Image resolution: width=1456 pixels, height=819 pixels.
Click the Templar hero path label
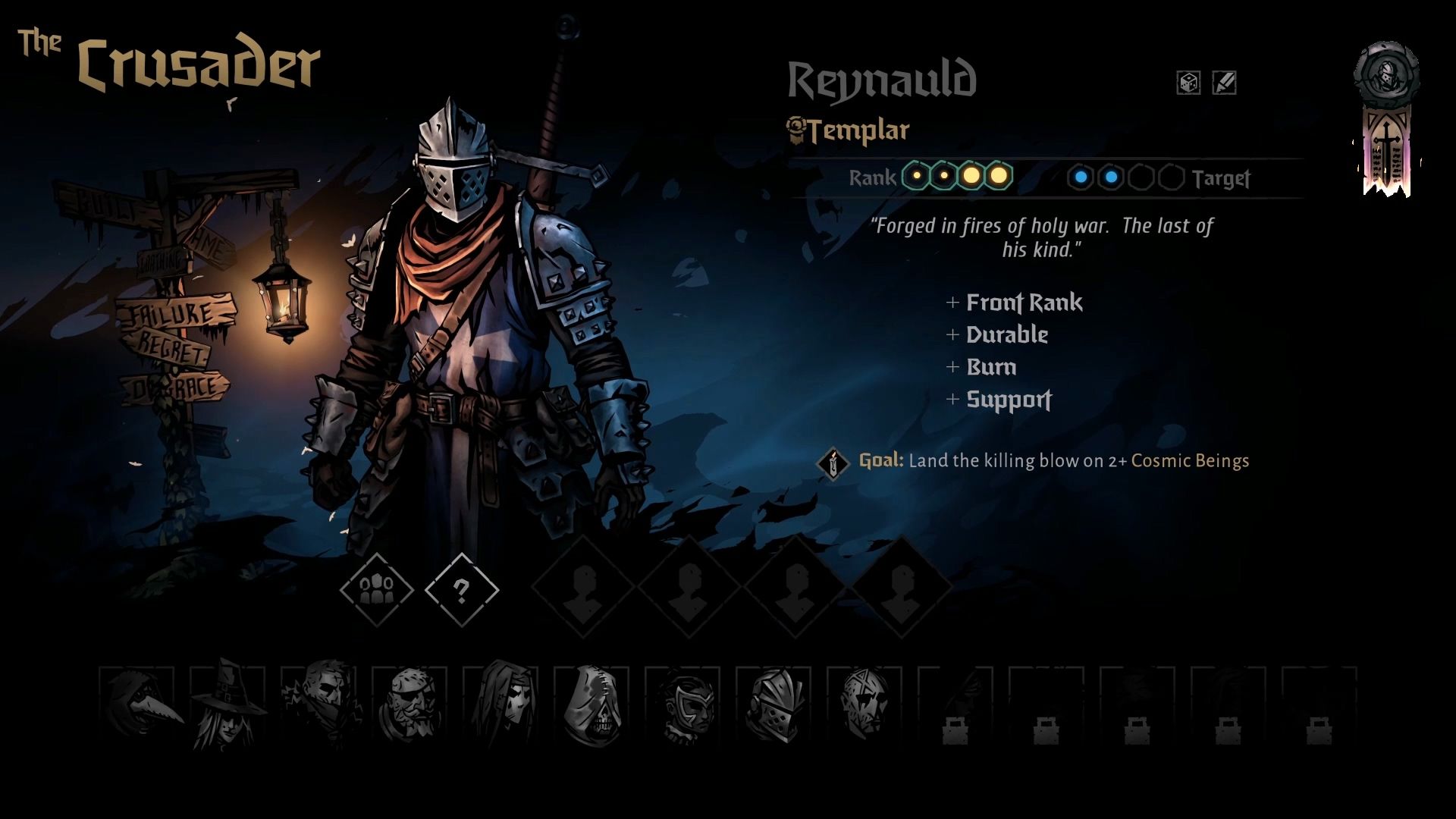tap(857, 131)
